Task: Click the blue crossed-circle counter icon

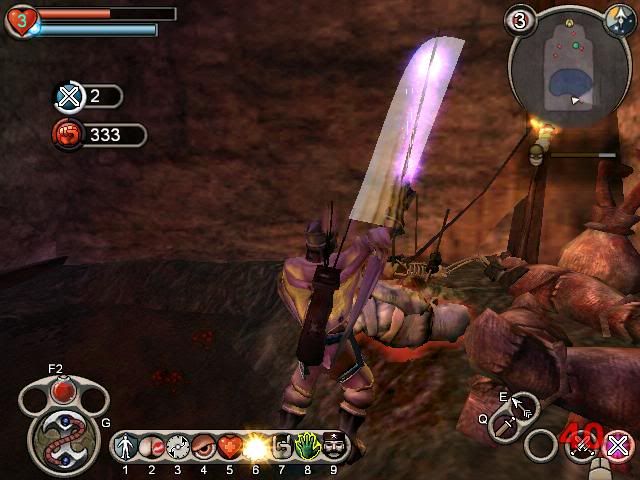Action: click(69, 97)
